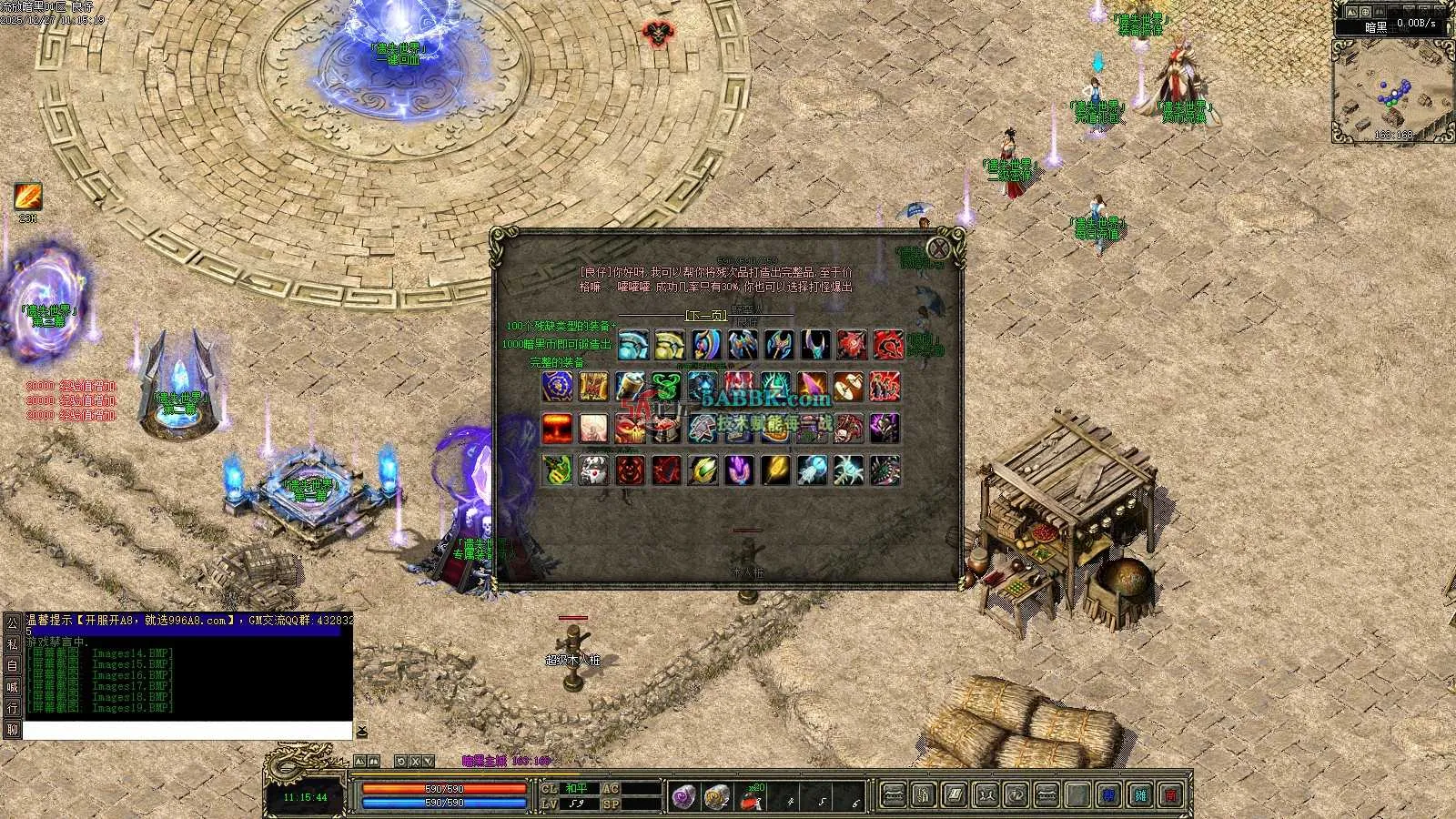
Task: Open the 行 guild chat channel
Action: click(x=13, y=708)
